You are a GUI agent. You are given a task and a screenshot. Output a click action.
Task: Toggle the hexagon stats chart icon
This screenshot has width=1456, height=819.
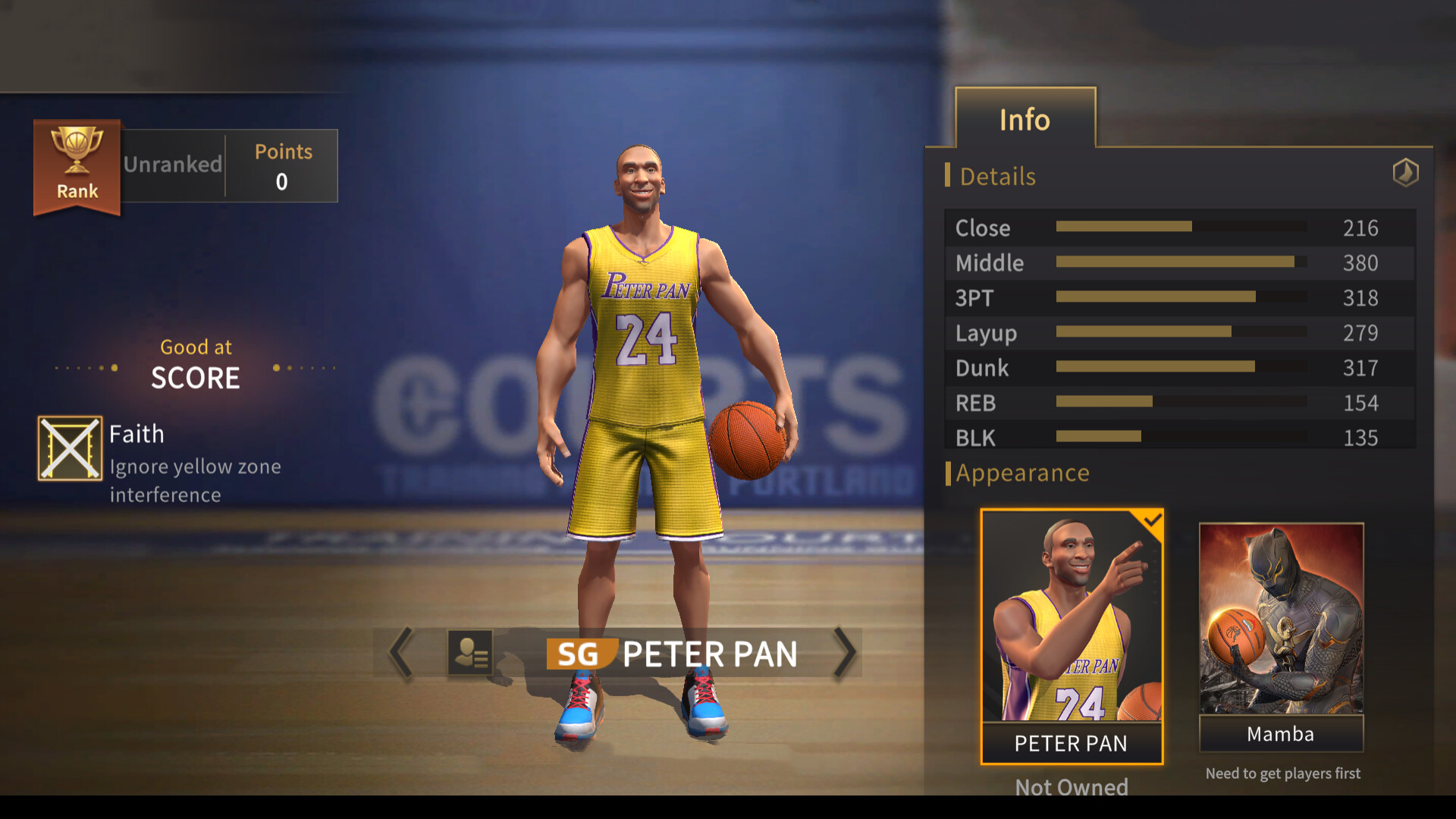pyautogui.click(x=1405, y=173)
